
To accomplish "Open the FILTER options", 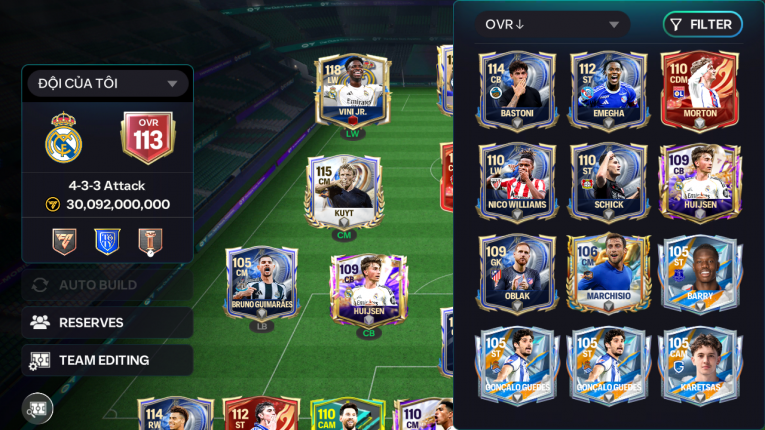I will [x=701, y=24].
